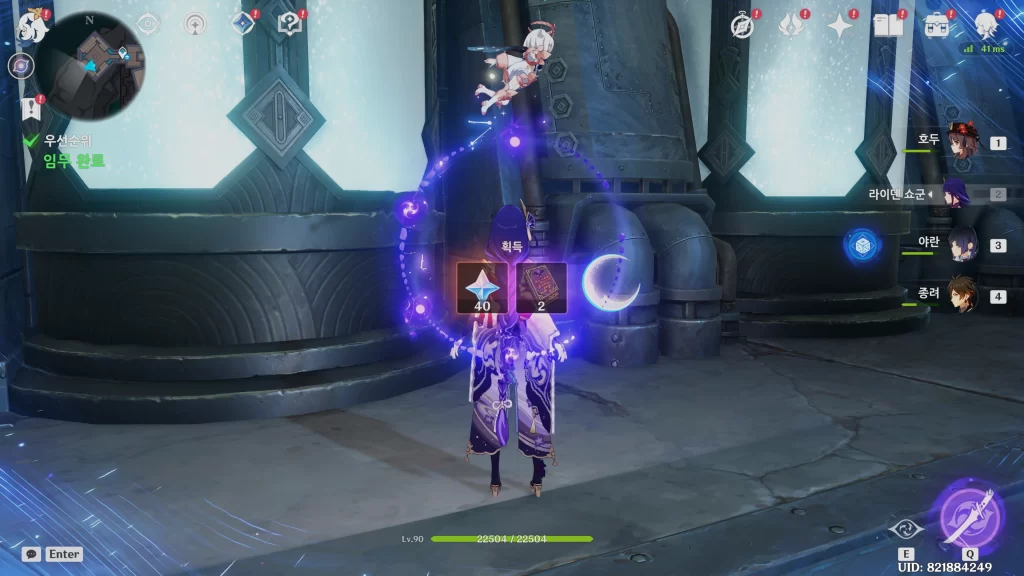Open the question-mark book tutorial icon
This screenshot has height=576, width=1024.
click(x=290, y=23)
